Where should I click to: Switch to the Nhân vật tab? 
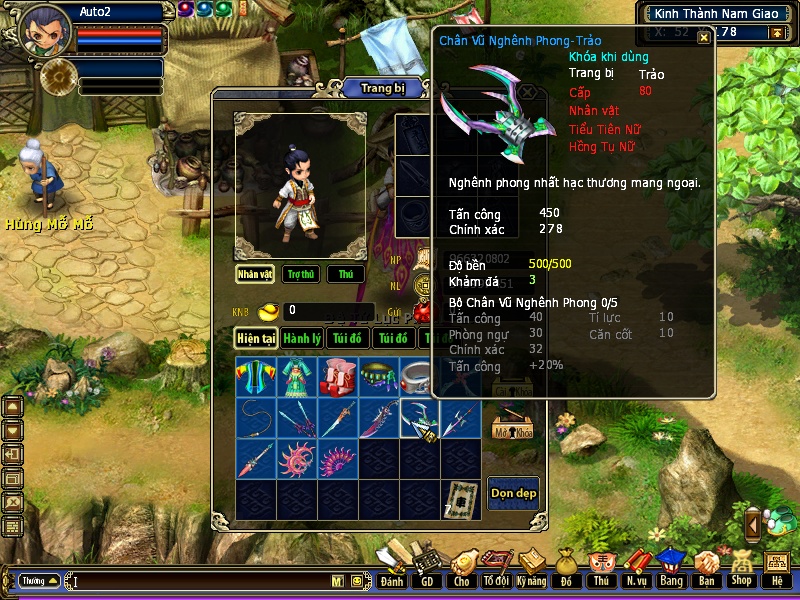255,274
